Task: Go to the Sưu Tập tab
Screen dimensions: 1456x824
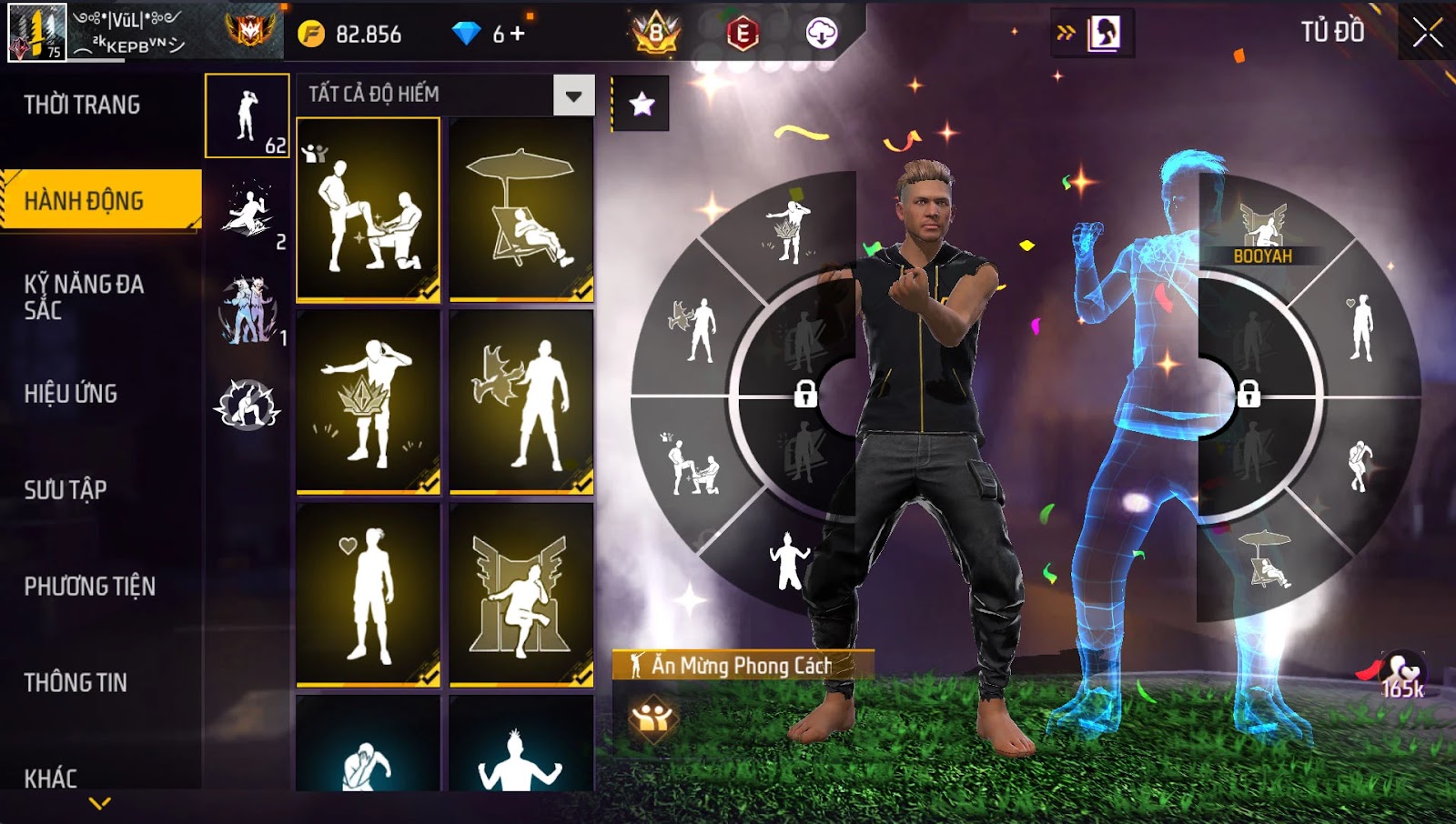Action: (66, 490)
